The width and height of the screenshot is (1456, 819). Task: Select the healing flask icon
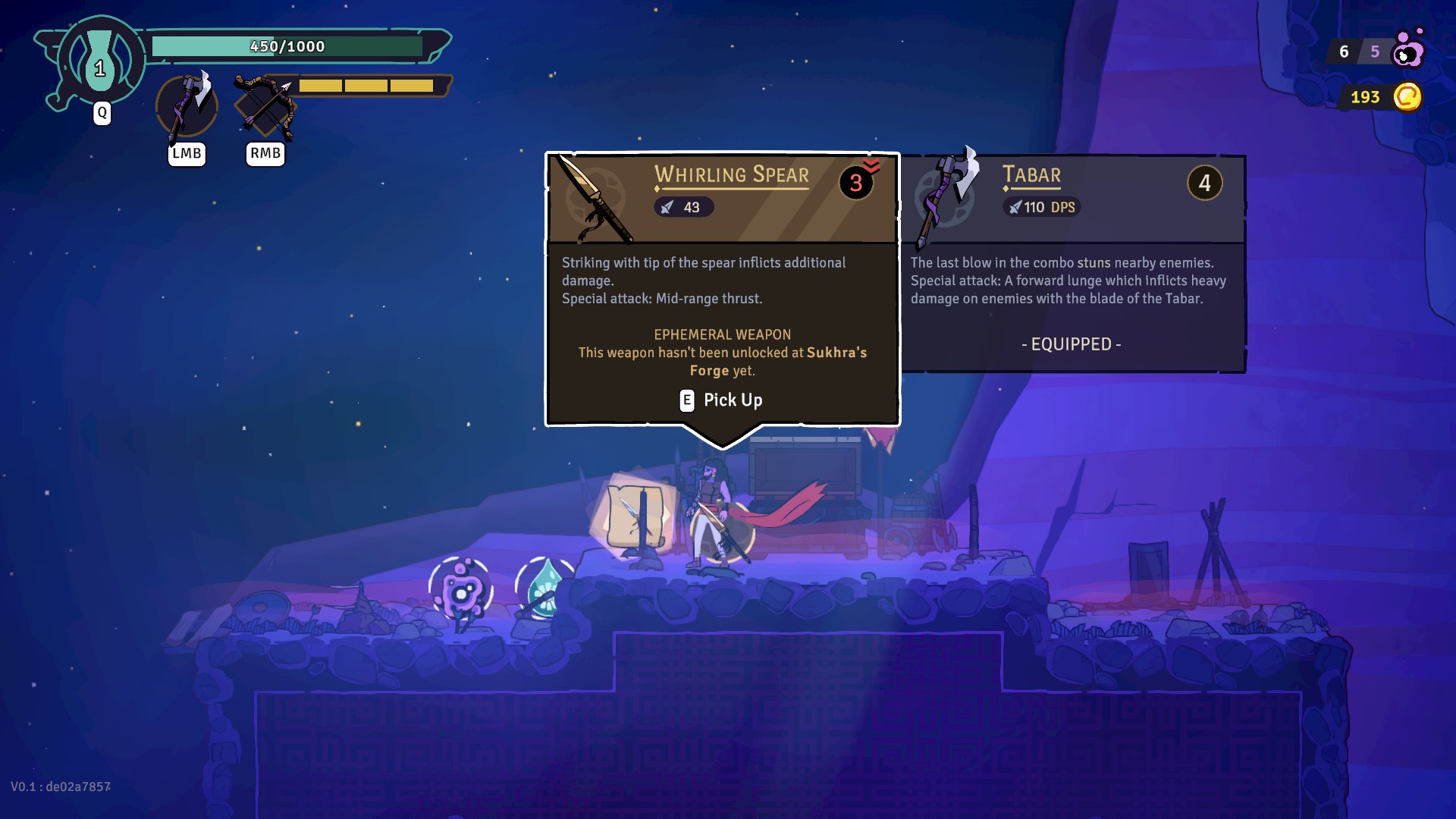[x=100, y=62]
